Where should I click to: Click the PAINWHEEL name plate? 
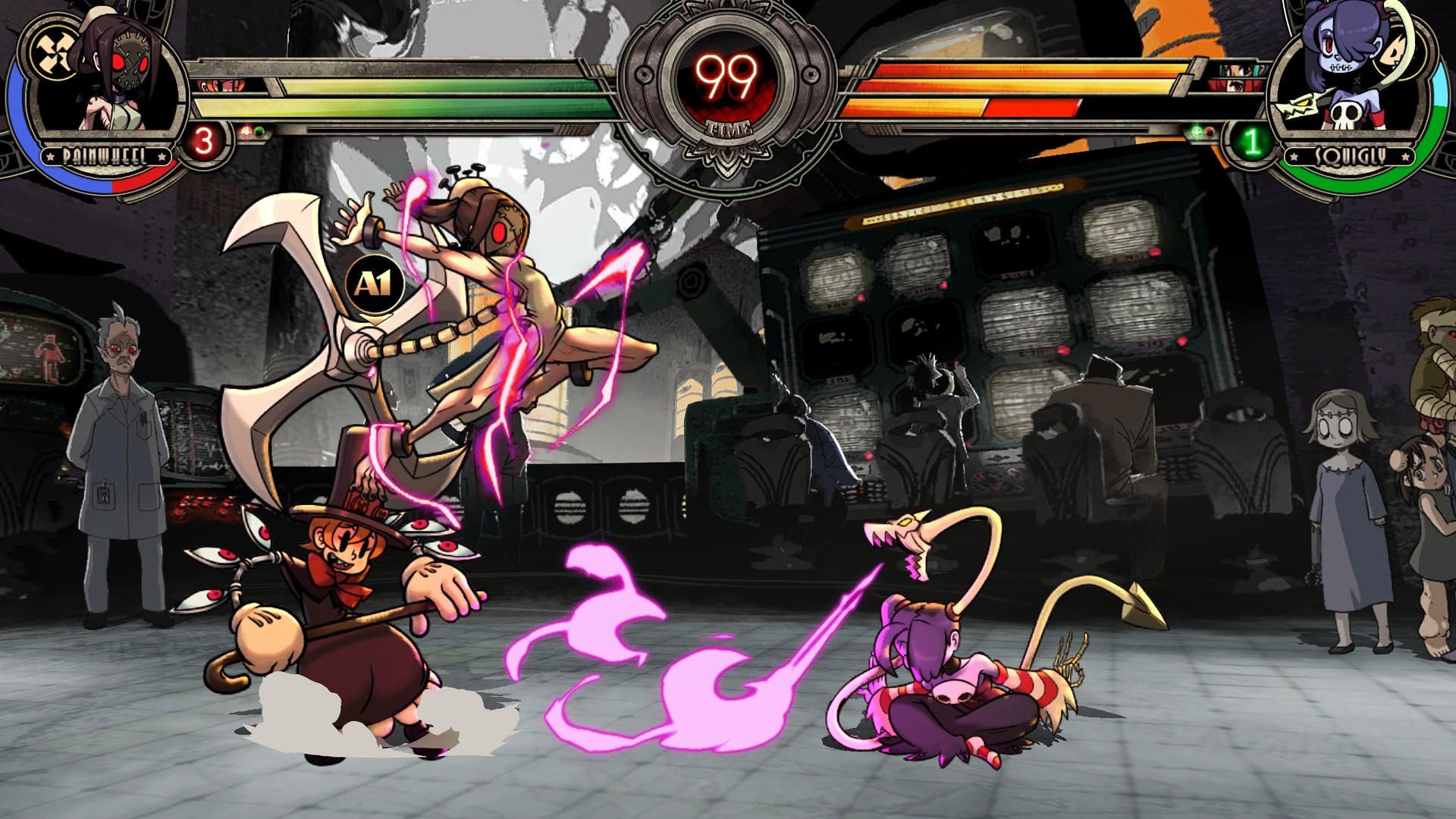pos(105,157)
